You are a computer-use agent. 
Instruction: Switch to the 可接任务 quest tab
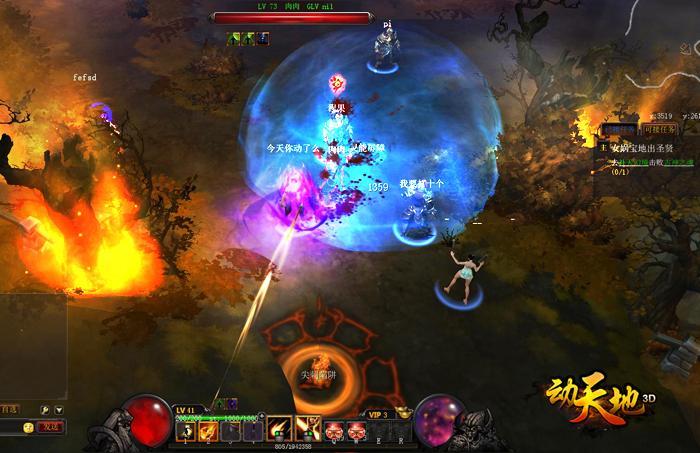pos(658,131)
